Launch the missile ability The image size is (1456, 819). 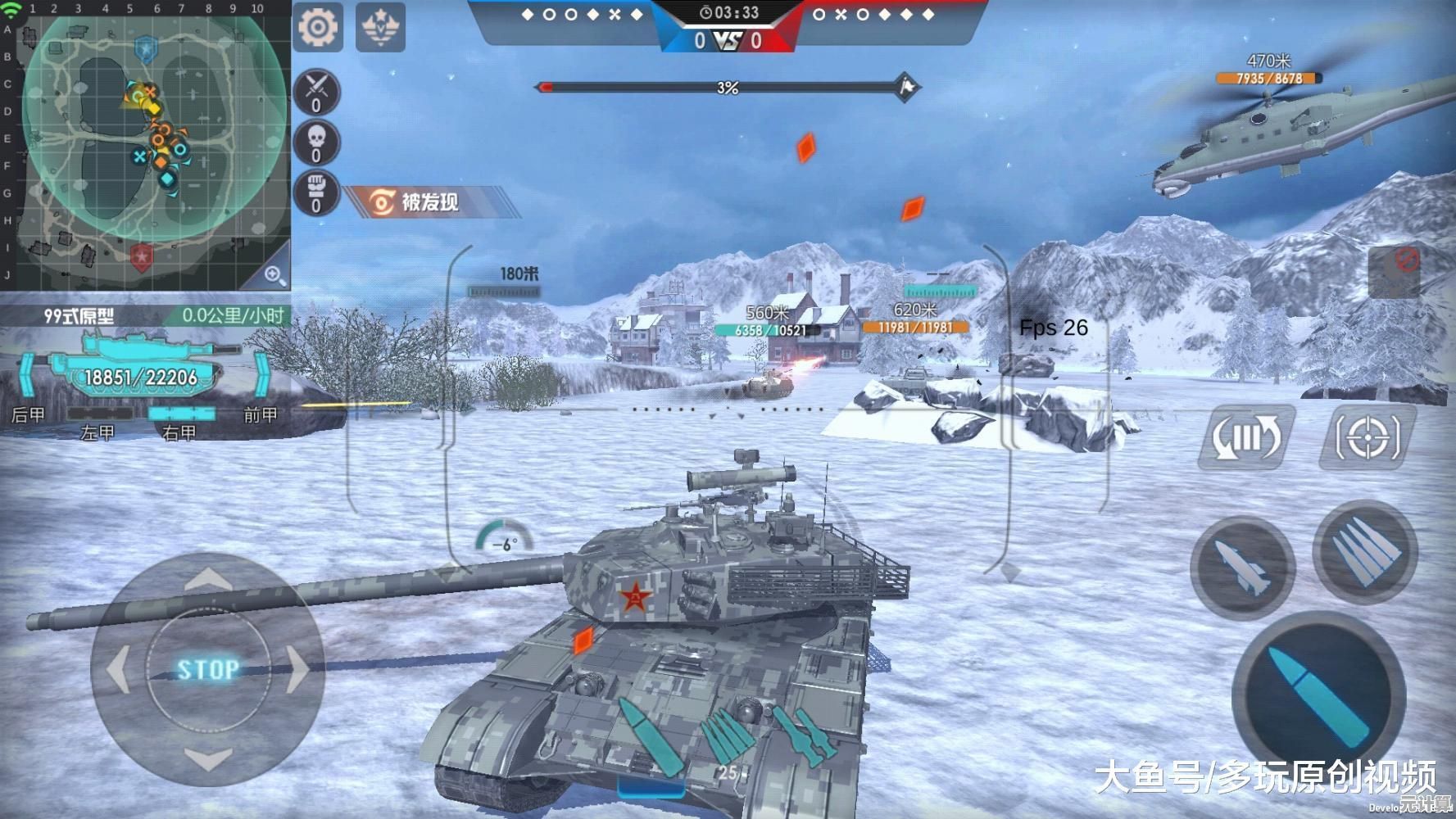(x=1243, y=567)
